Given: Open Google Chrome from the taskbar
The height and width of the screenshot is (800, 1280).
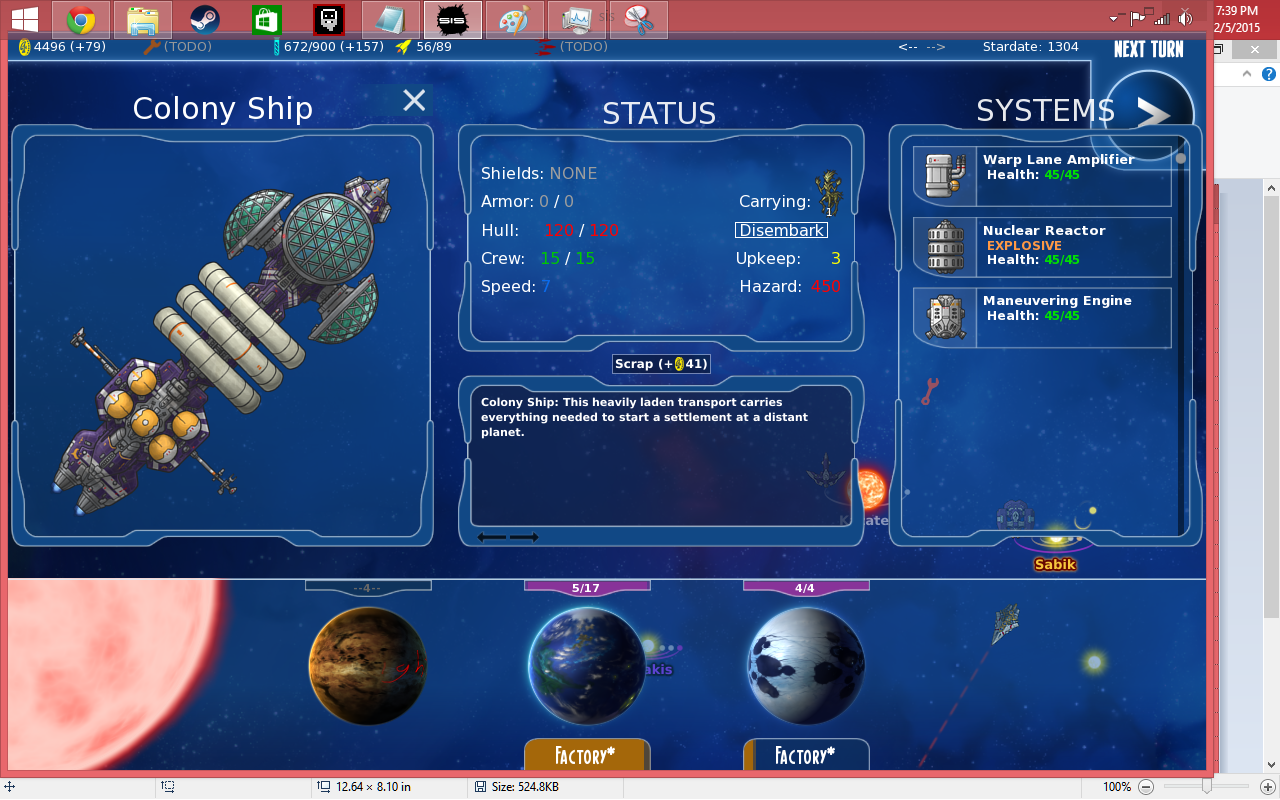Looking at the screenshot, I should pyautogui.click(x=81, y=19).
